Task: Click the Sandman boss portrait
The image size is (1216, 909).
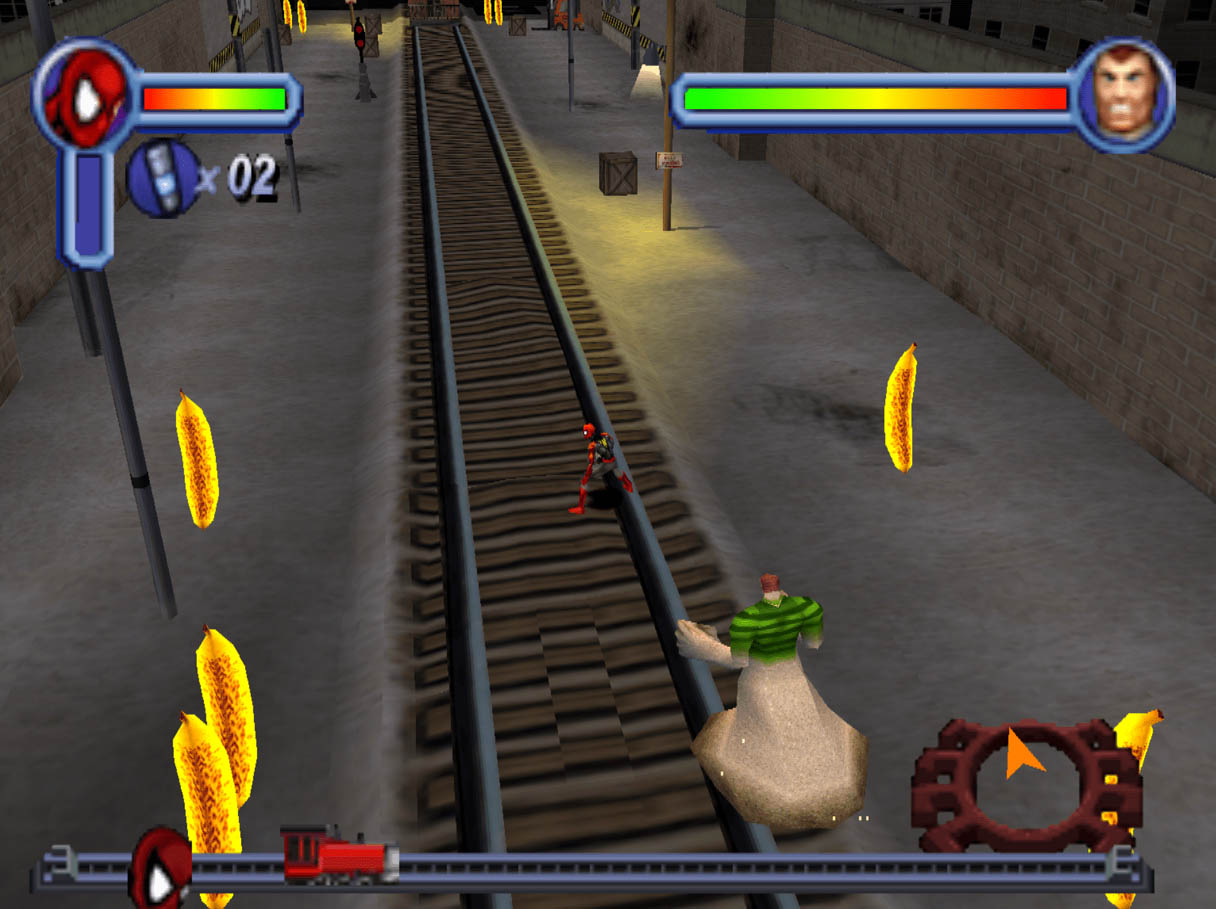Action: [x=1123, y=97]
